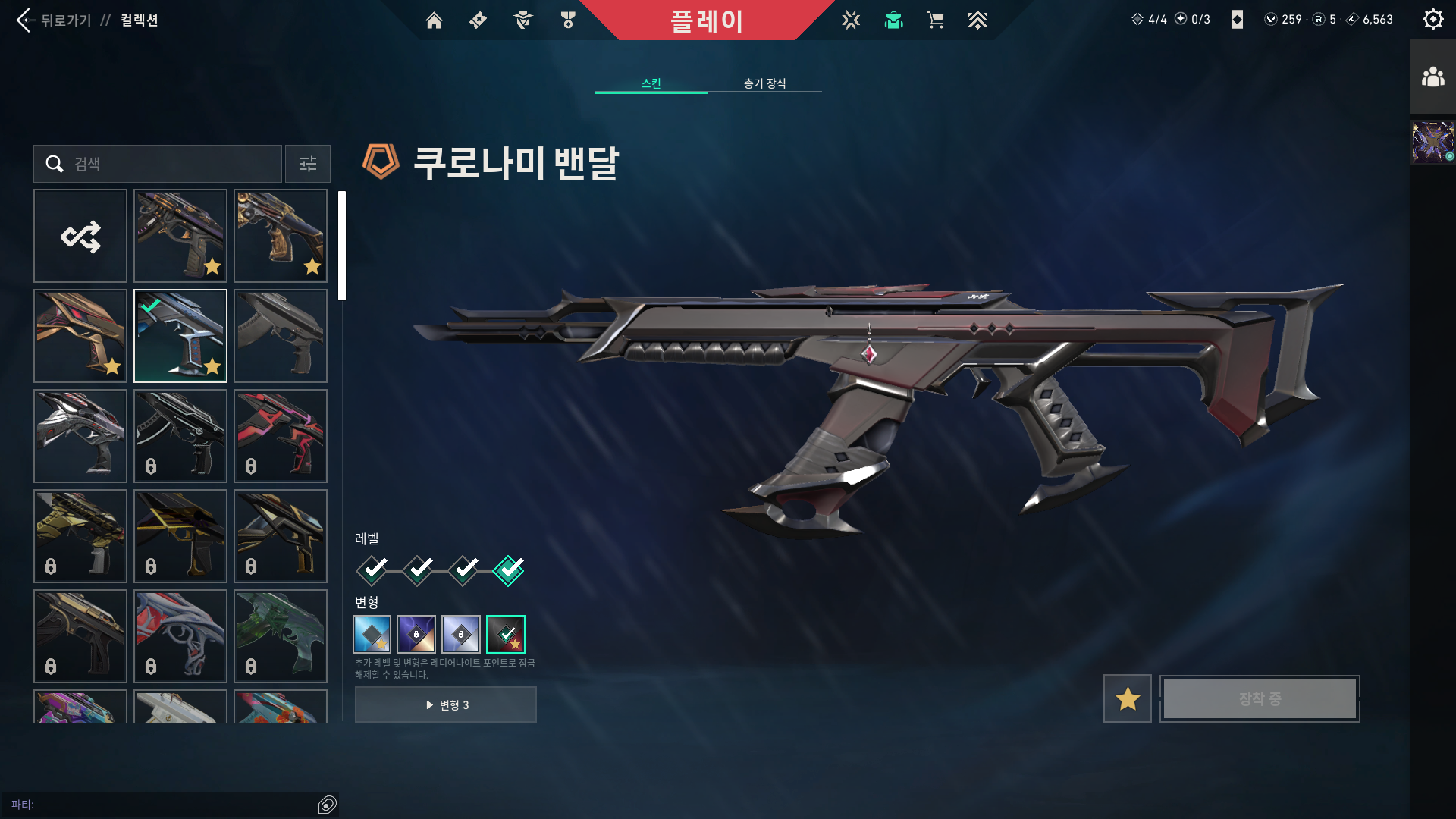Select the random skin shuffle tile

pyautogui.click(x=80, y=236)
